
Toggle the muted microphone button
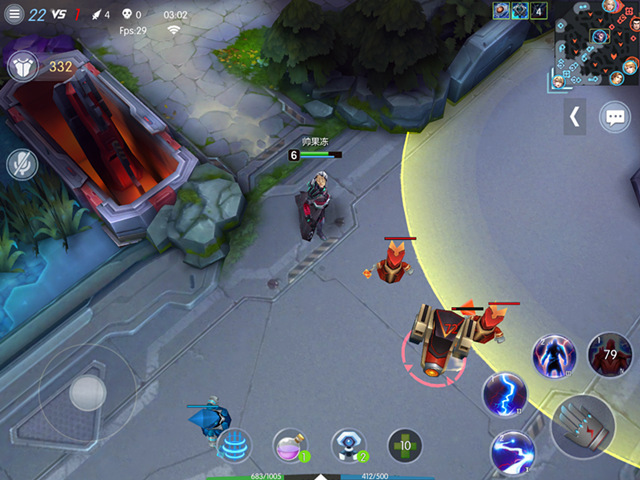tap(22, 163)
